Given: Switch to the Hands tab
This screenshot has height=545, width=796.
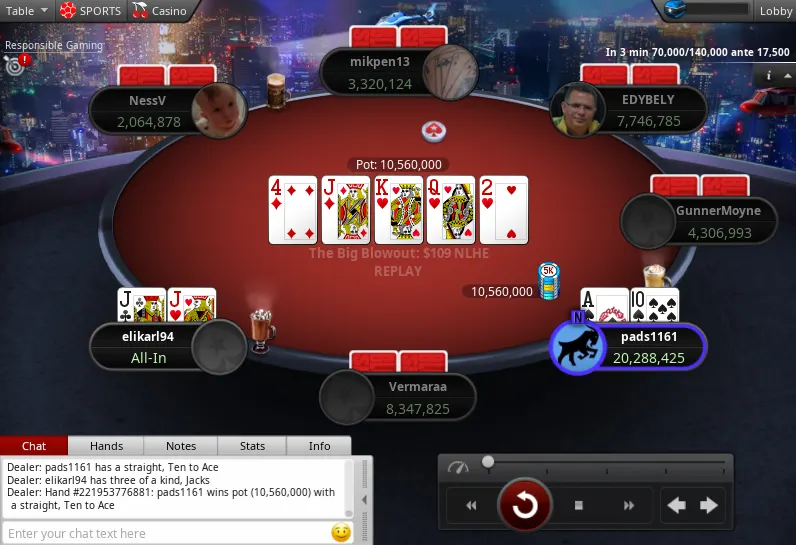Looking at the screenshot, I should coord(106,446).
